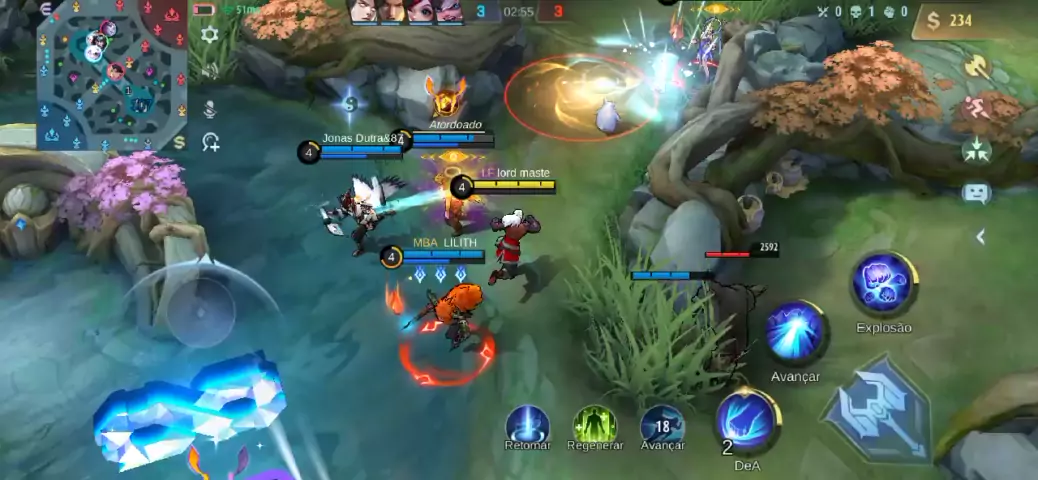
Task: Tap the golden axe icon
Action: [x=976, y=68]
